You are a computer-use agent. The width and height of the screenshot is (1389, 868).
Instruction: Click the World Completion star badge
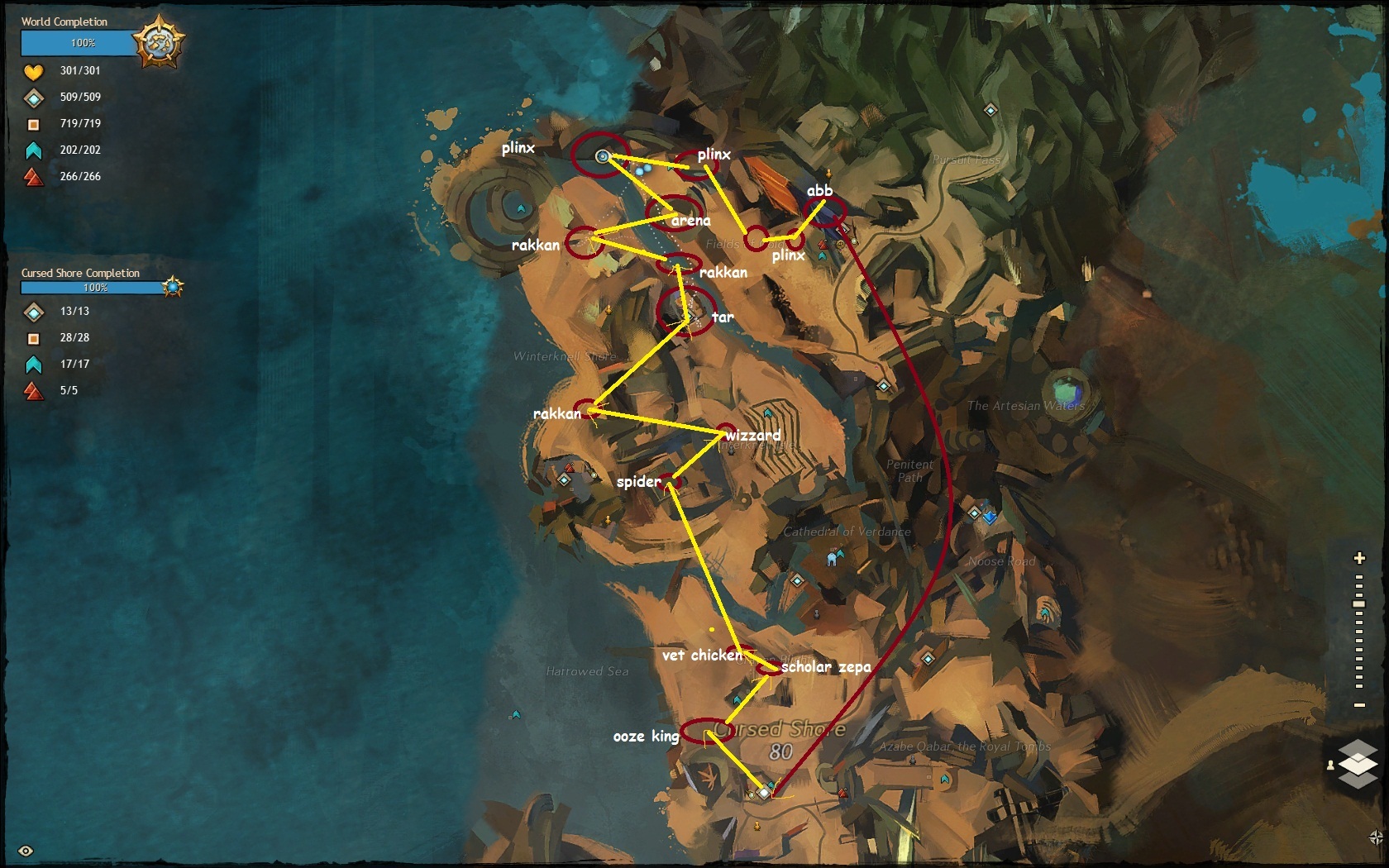(x=159, y=41)
